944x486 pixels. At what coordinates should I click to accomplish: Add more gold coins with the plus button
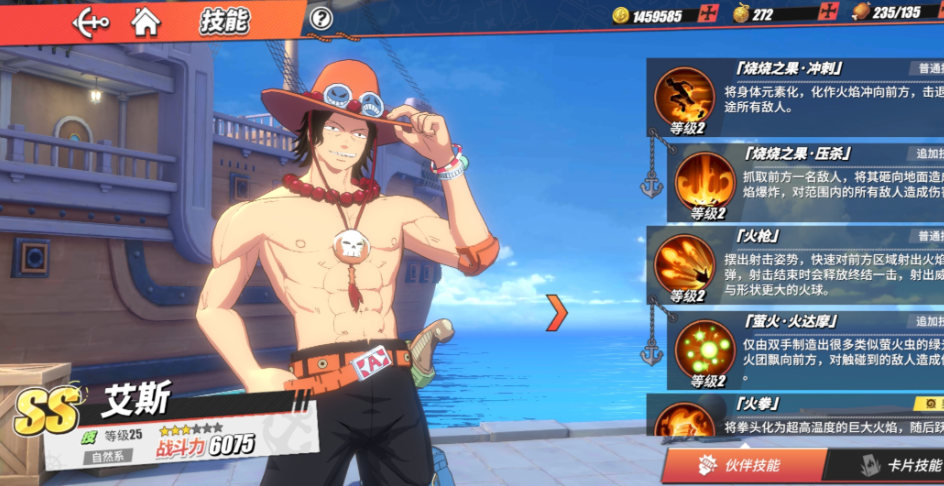710,14
